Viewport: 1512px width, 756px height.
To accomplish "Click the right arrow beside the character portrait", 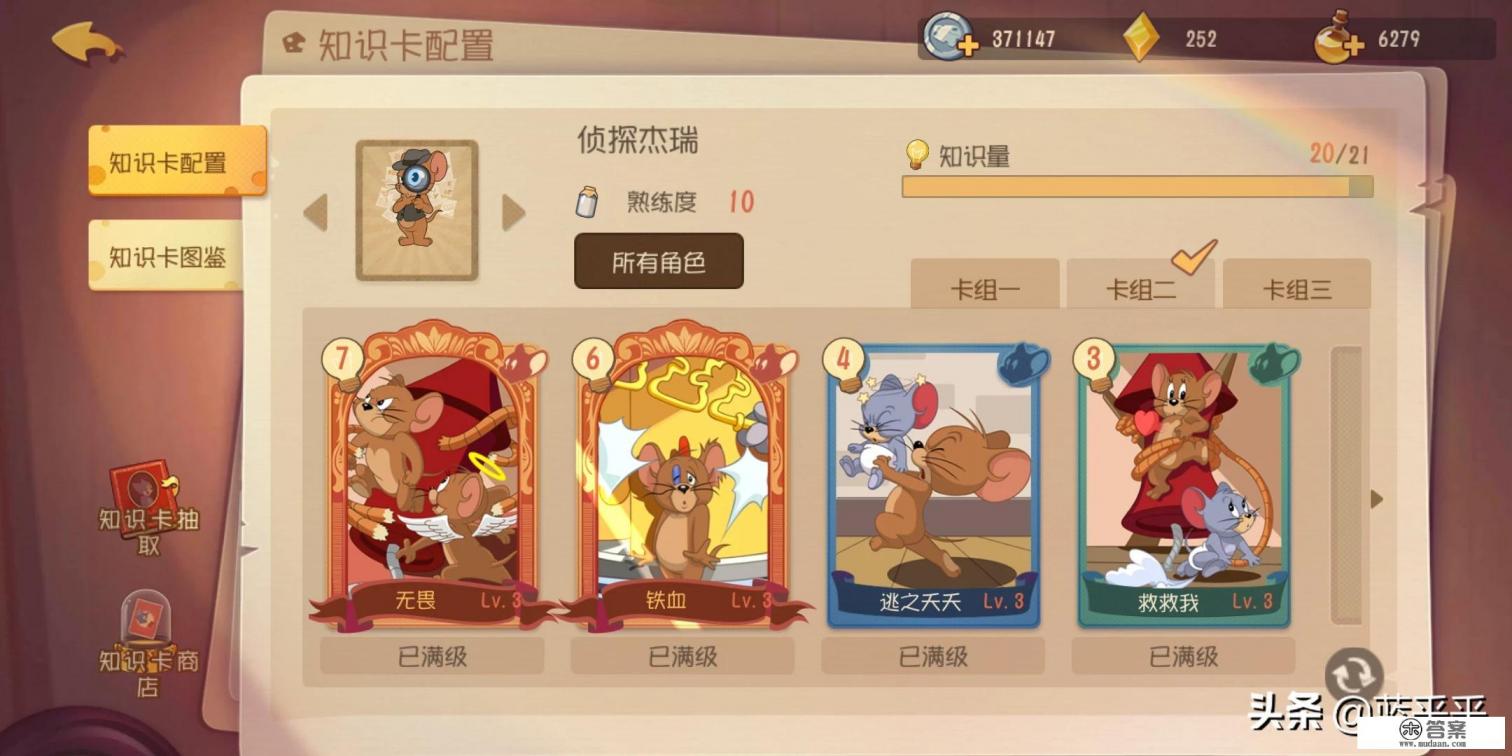I will tap(514, 212).
